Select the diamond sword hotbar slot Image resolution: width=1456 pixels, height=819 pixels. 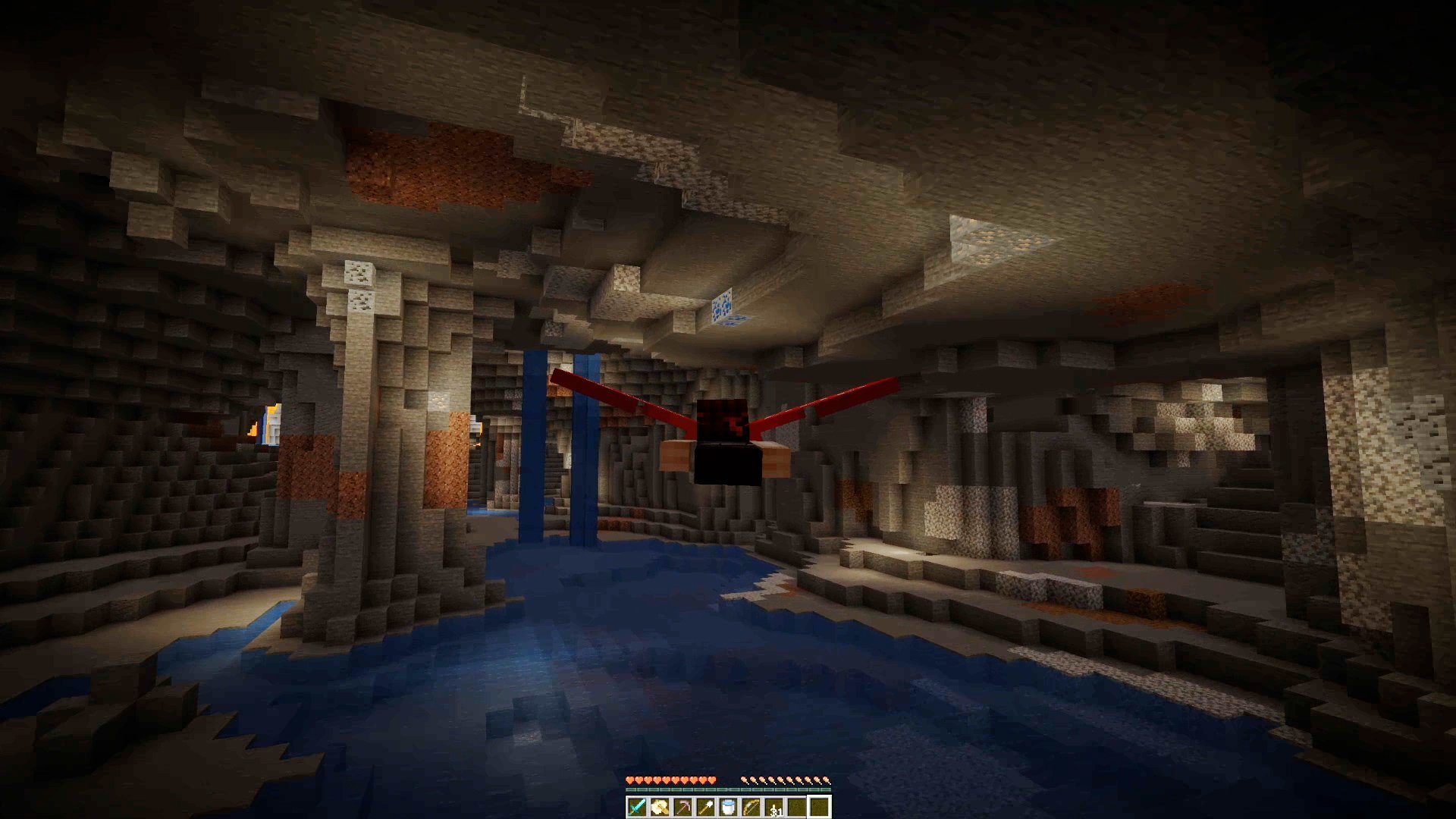tap(637, 807)
